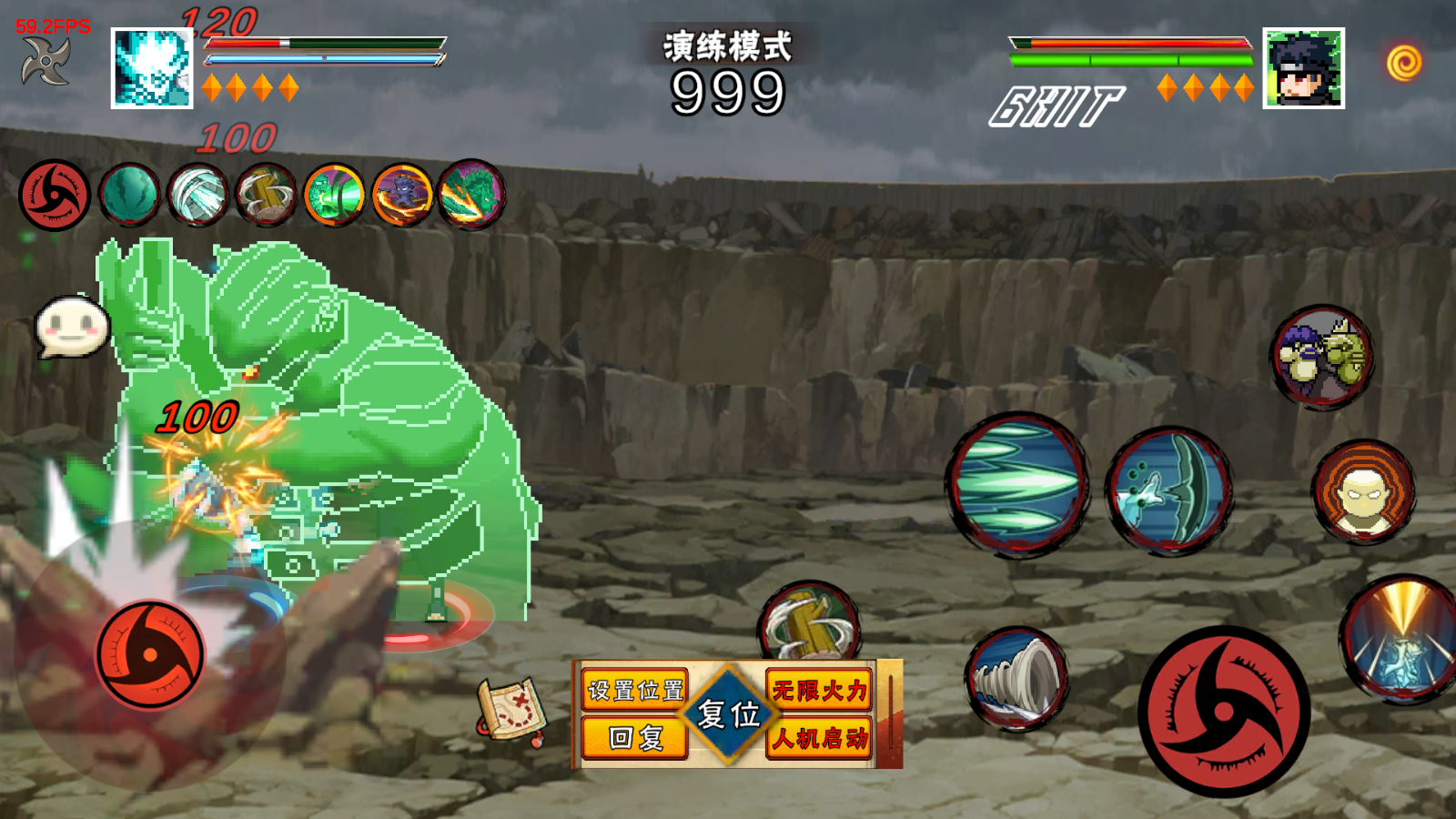Hit the 复位 reset diamond
The image size is (1456, 819).
click(728, 714)
